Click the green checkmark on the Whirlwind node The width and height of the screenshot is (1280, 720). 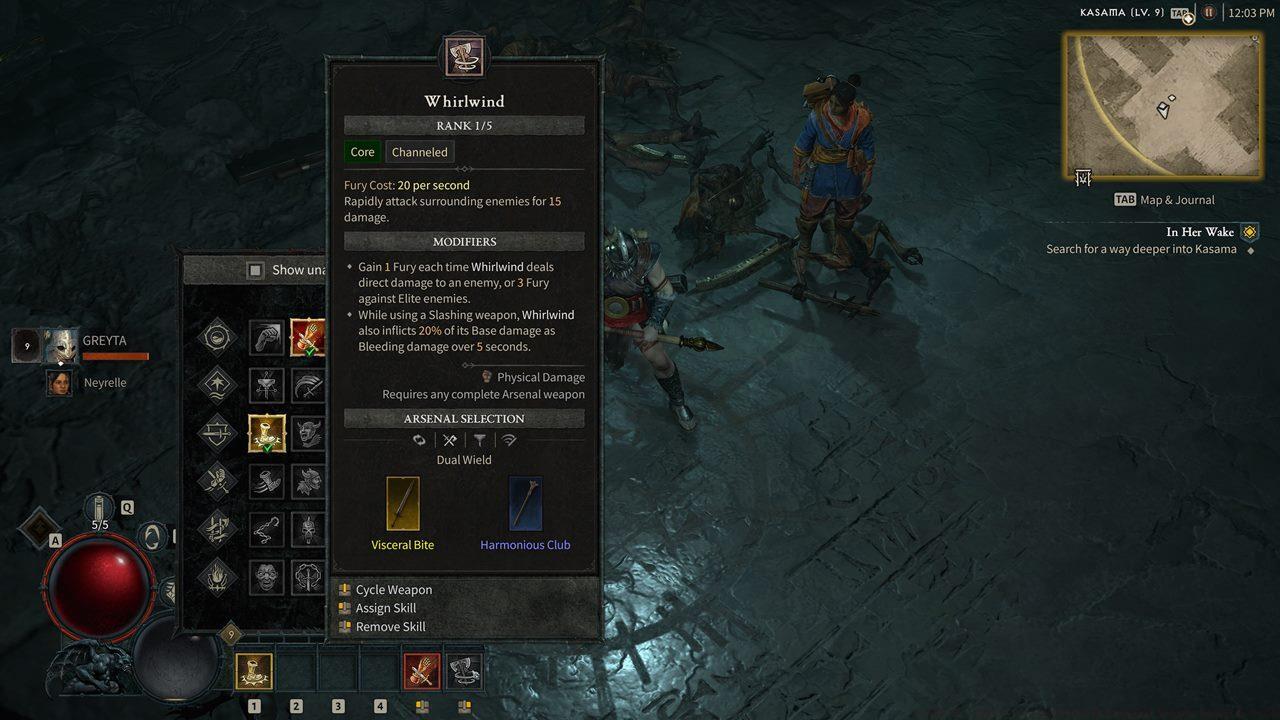pos(268,449)
